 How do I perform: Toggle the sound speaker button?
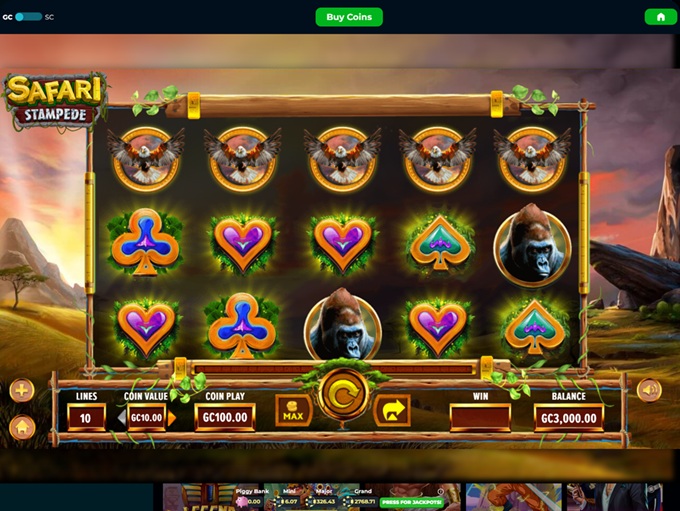click(x=649, y=390)
